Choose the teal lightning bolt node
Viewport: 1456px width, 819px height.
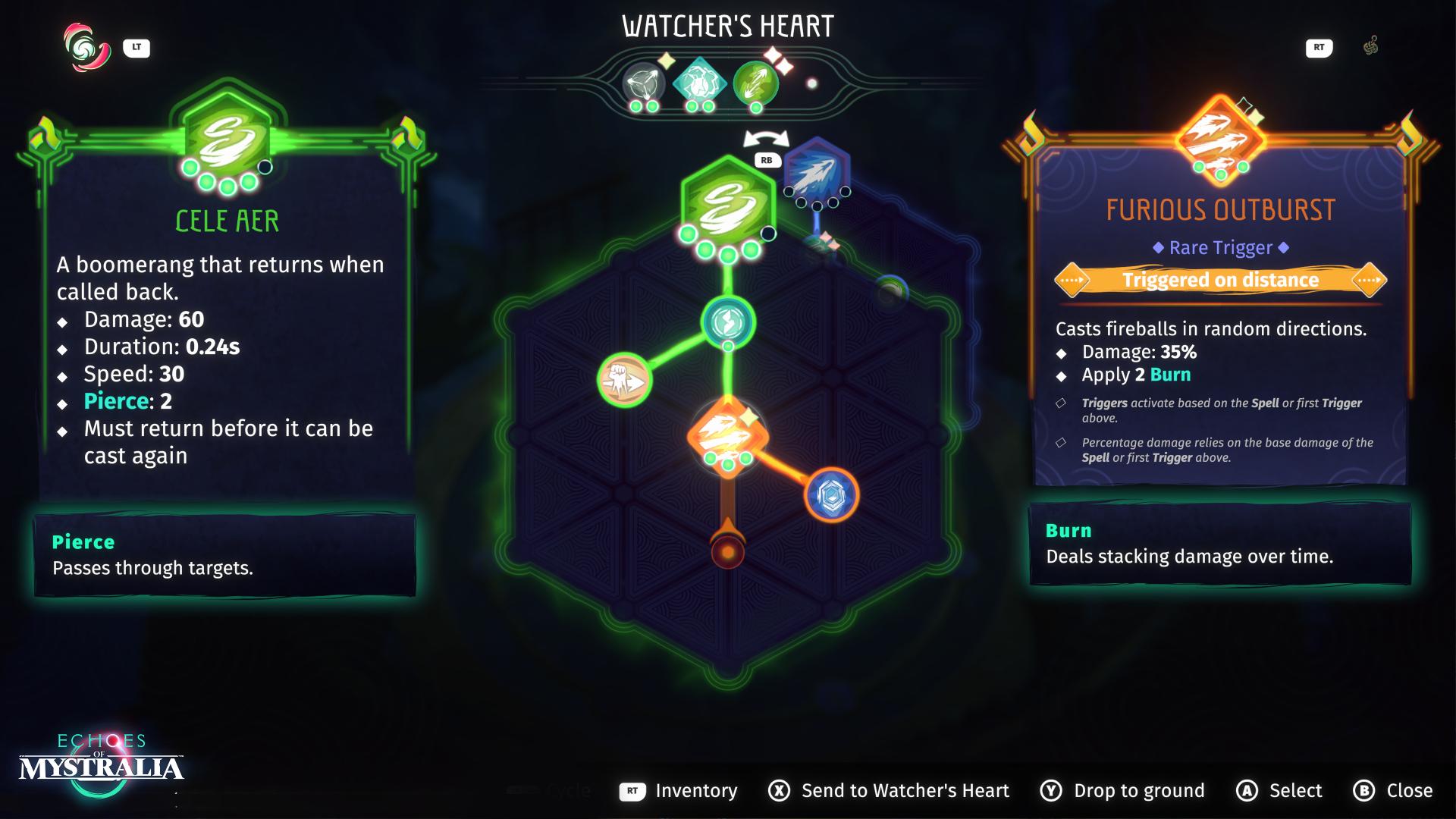[728, 322]
